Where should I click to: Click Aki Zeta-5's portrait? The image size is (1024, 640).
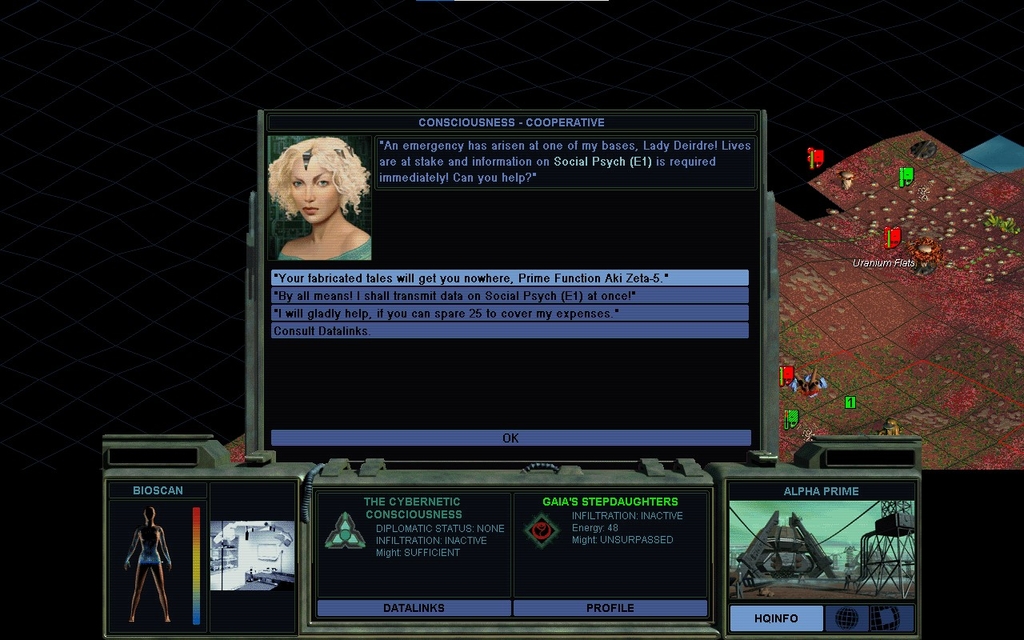coord(319,198)
